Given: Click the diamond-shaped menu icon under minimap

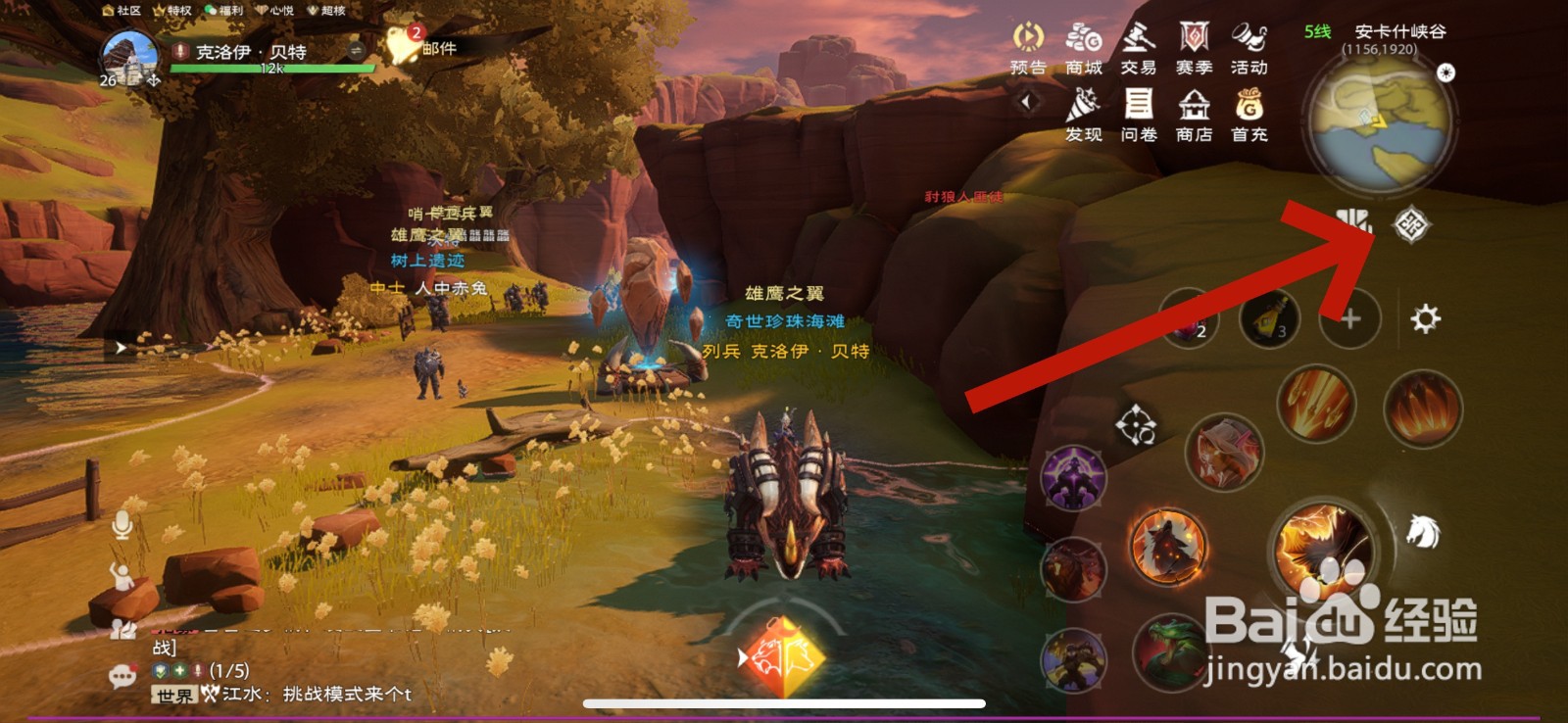Looking at the screenshot, I should [x=1411, y=225].
